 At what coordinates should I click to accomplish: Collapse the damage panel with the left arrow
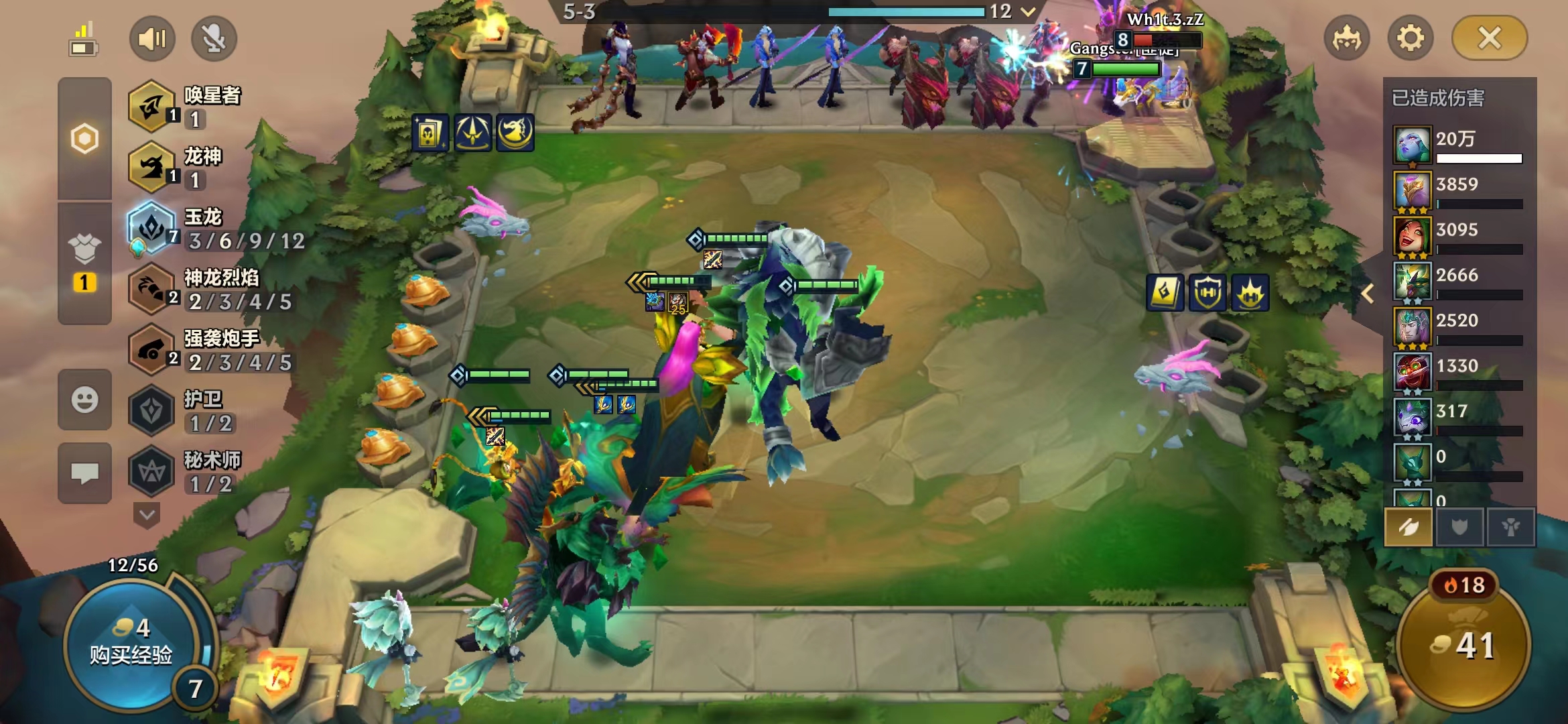1368,294
